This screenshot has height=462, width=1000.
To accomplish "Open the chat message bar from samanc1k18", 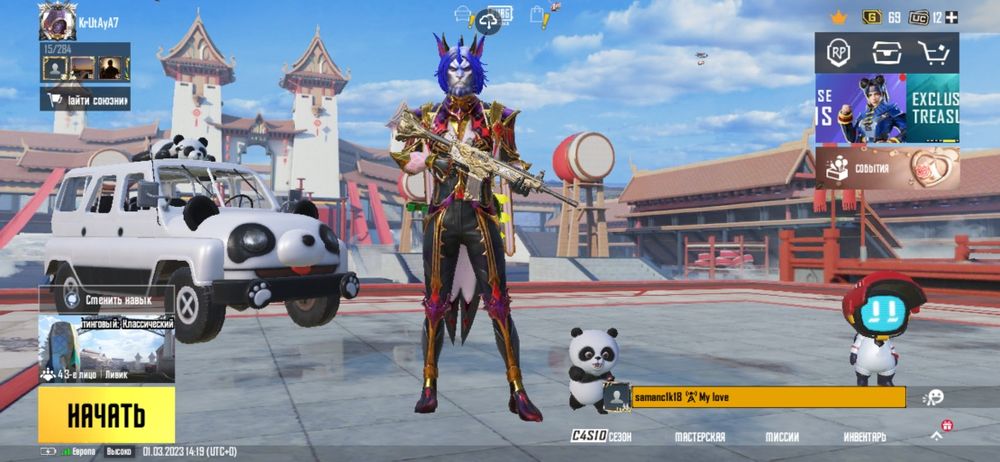I will [x=755, y=397].
